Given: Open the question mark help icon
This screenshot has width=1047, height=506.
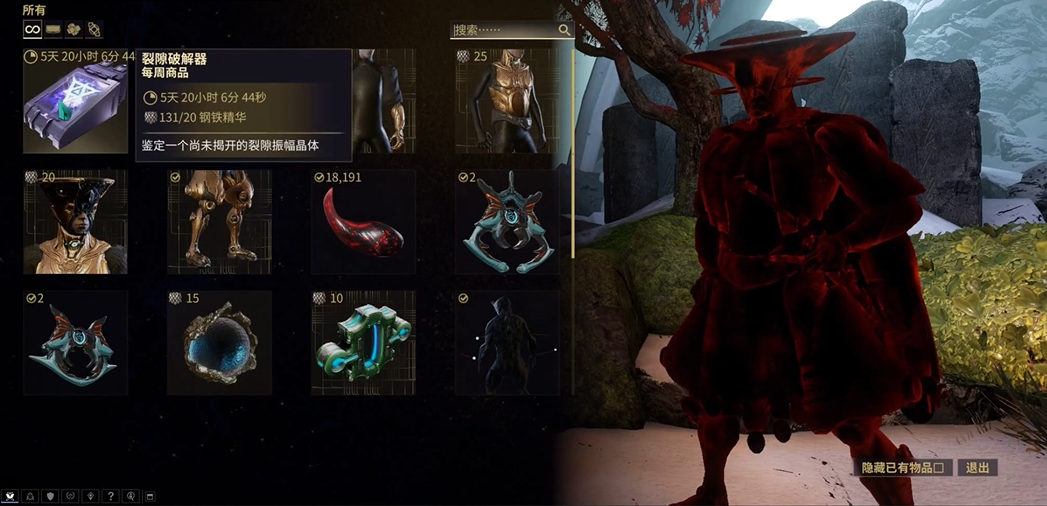Looking at the screenshot, I should click(x=111, y=496).
